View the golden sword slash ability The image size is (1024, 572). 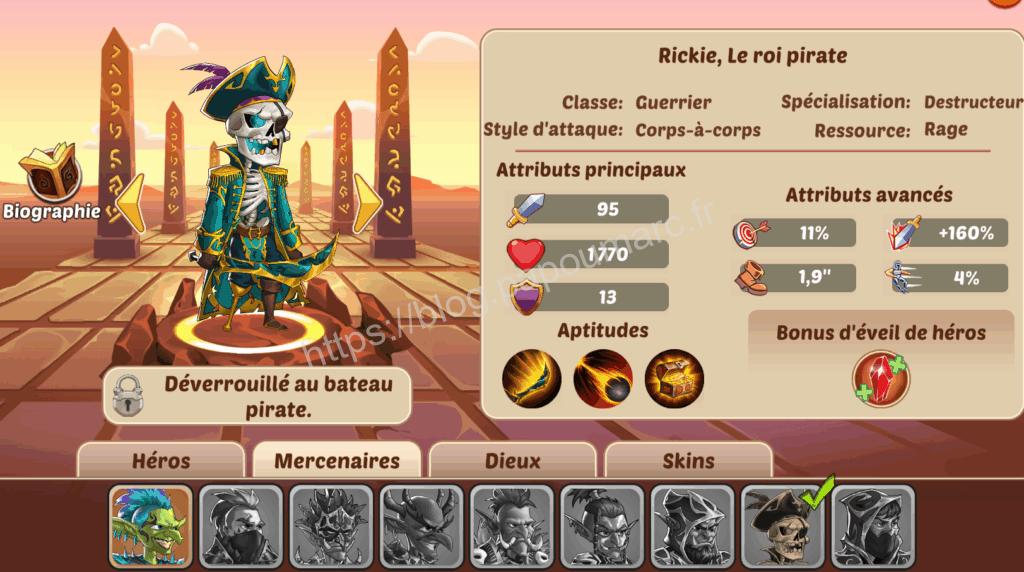point(531,379)
